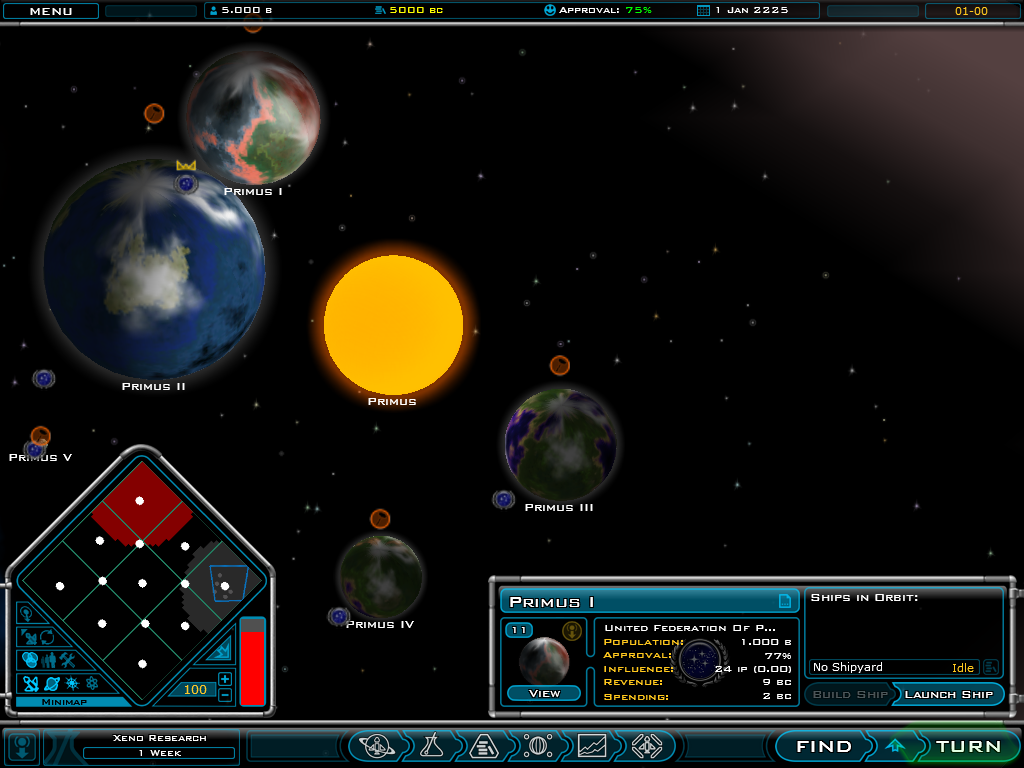This screenshot has width=1024, height=768.
Task: Select the Primus III planet label
Action: [x=559, y=508]
